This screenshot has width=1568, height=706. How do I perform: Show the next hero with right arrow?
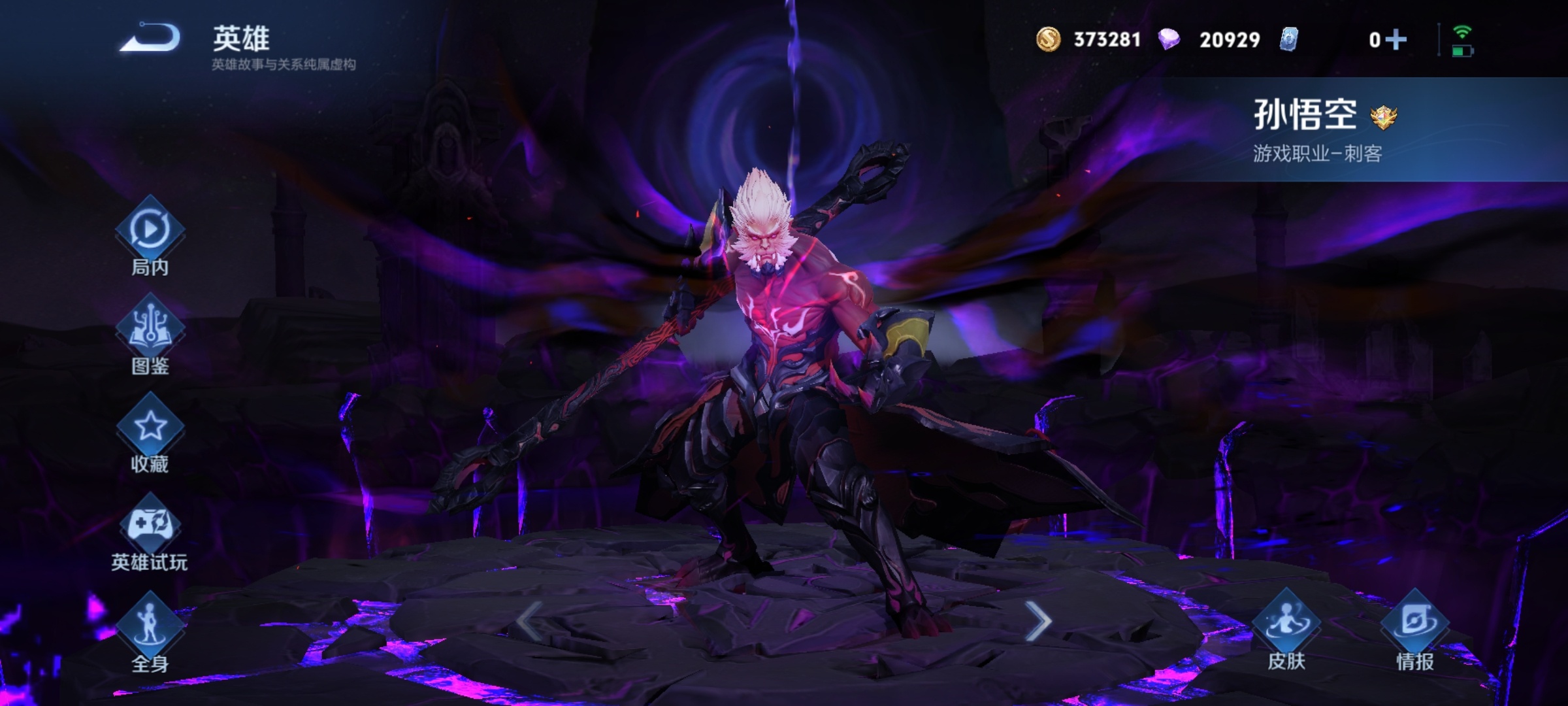[x=1037, y=620]
